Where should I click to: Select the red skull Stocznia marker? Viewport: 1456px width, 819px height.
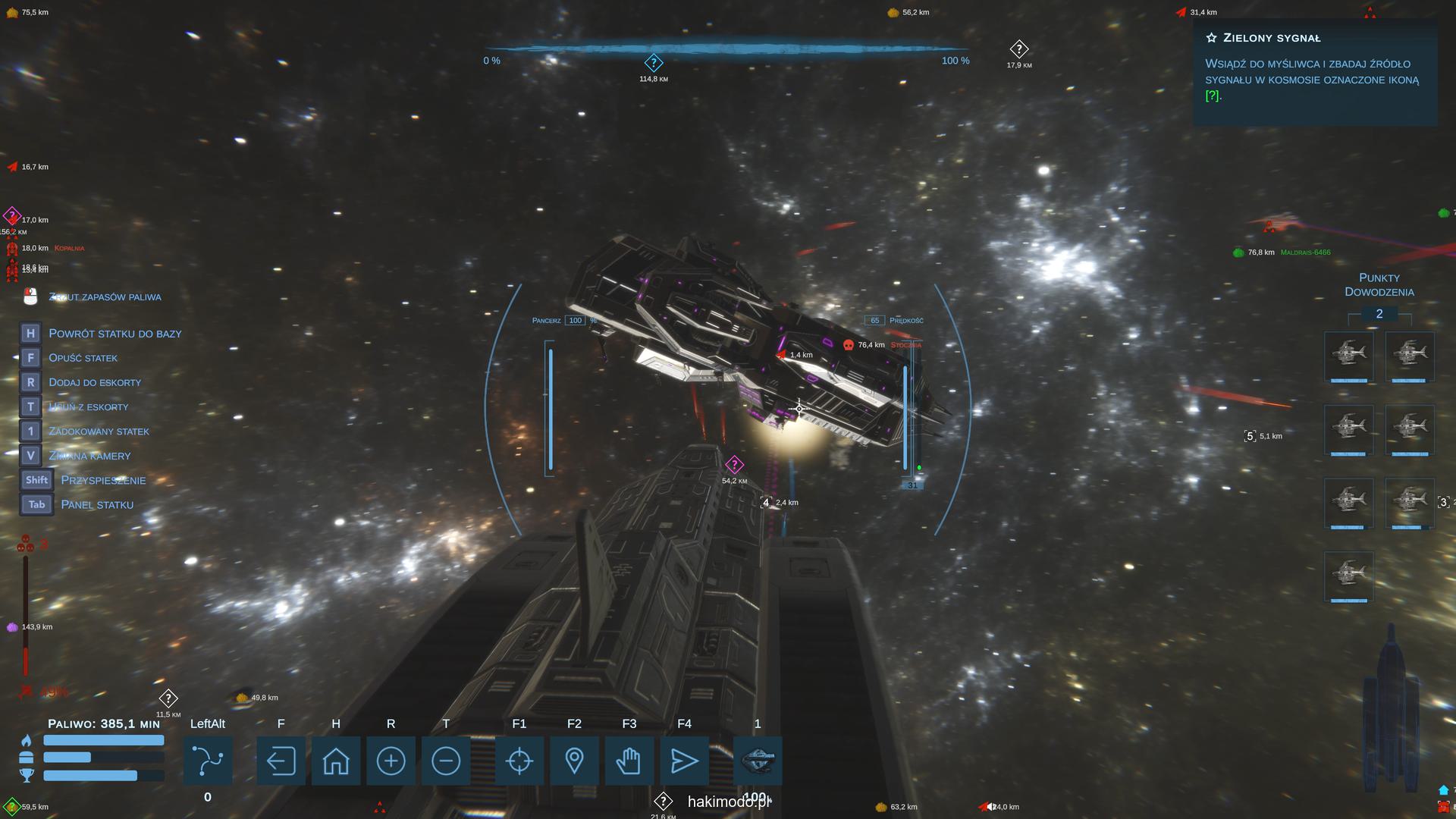[849, 345]
